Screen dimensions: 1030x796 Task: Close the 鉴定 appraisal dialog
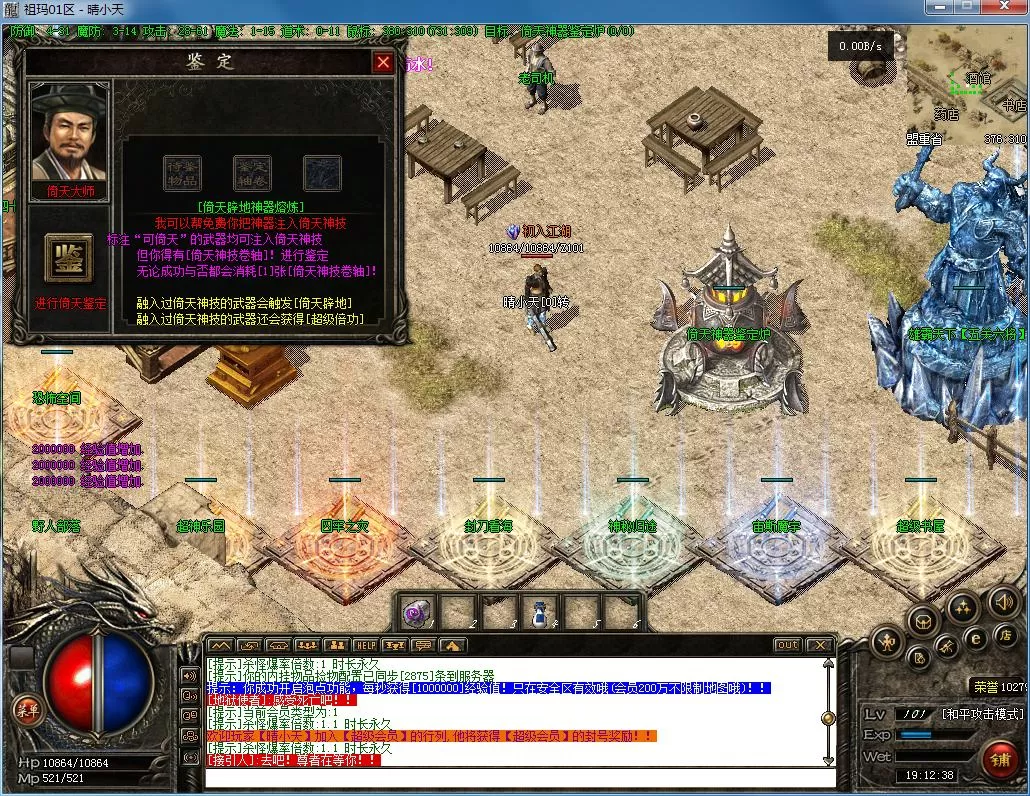coord(383,63)
